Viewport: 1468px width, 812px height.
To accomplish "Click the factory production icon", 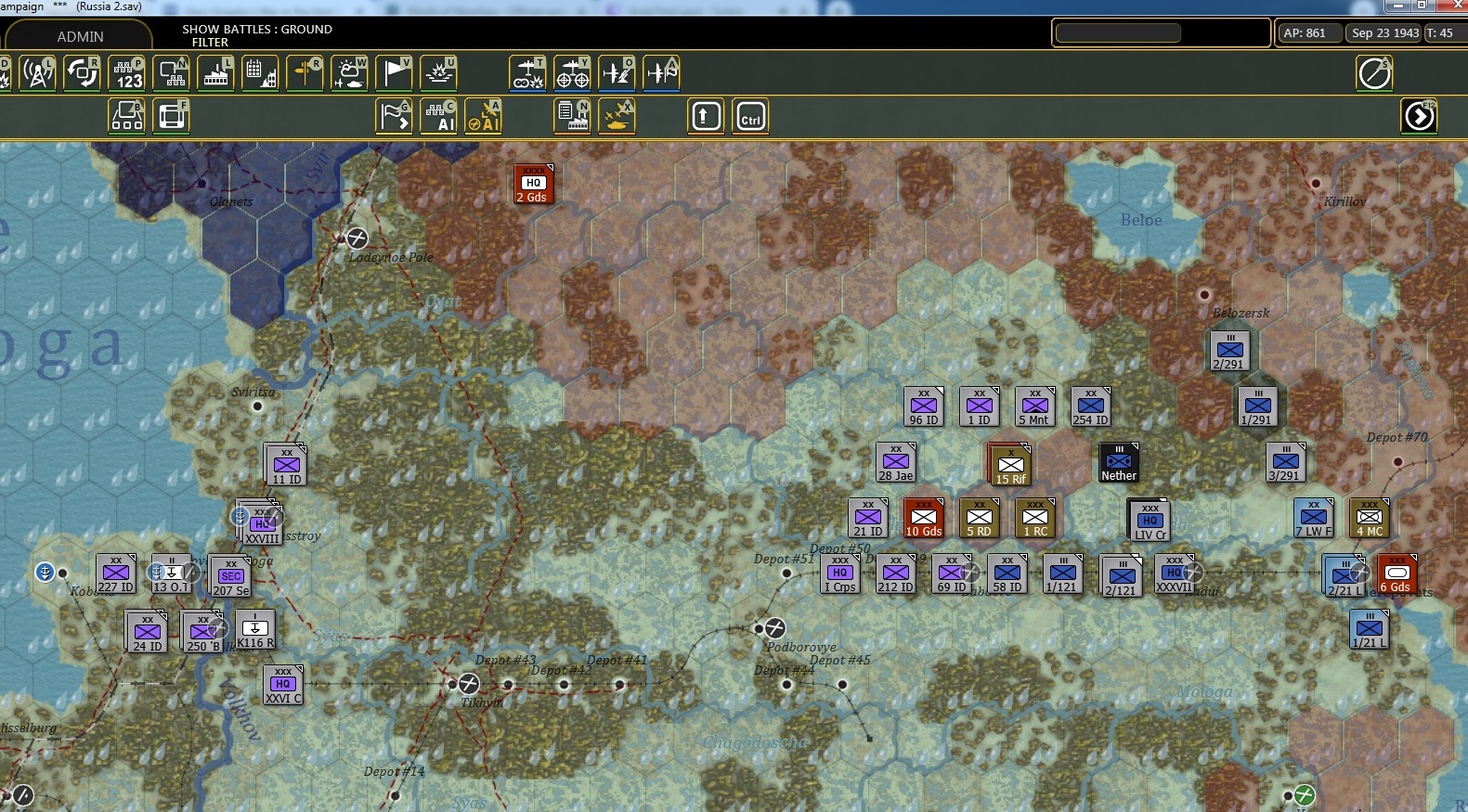I will (x=215, y=72).
